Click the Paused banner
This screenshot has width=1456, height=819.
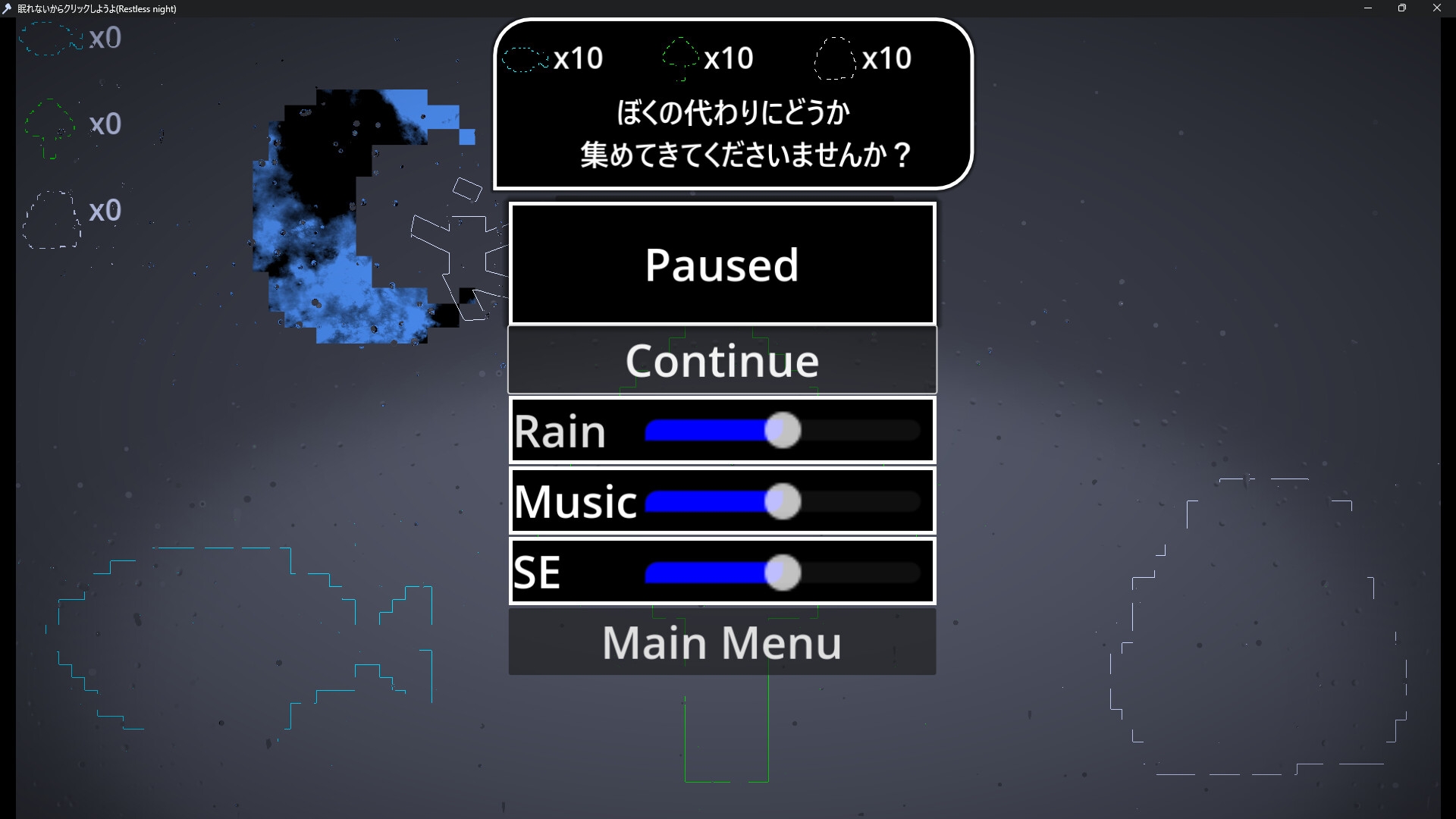pyautogui.click(x=721, y=264)
